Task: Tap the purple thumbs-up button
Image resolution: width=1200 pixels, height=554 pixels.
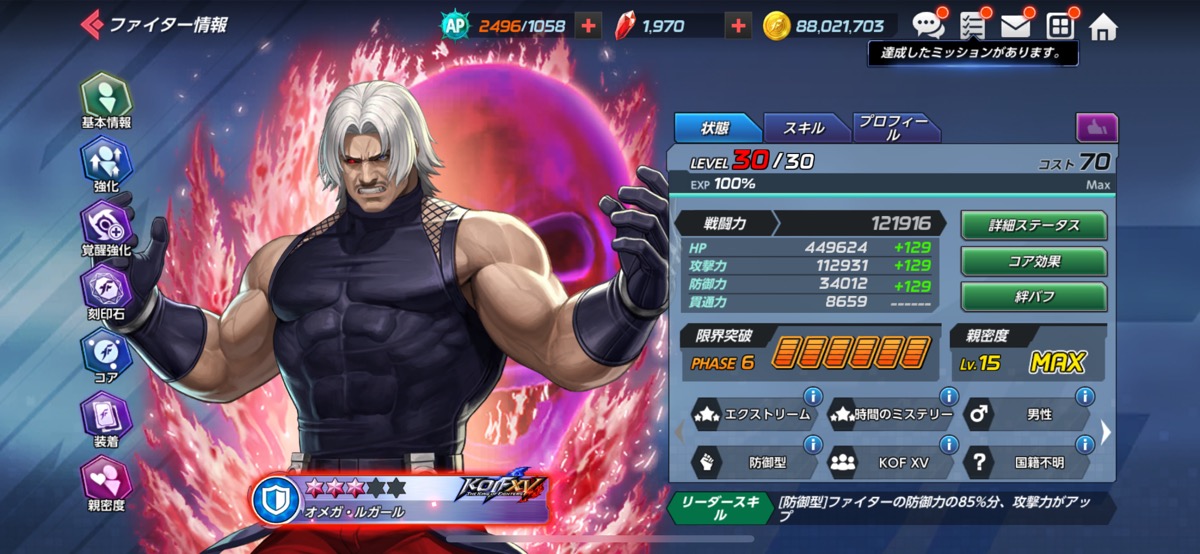Action: 1096,128
